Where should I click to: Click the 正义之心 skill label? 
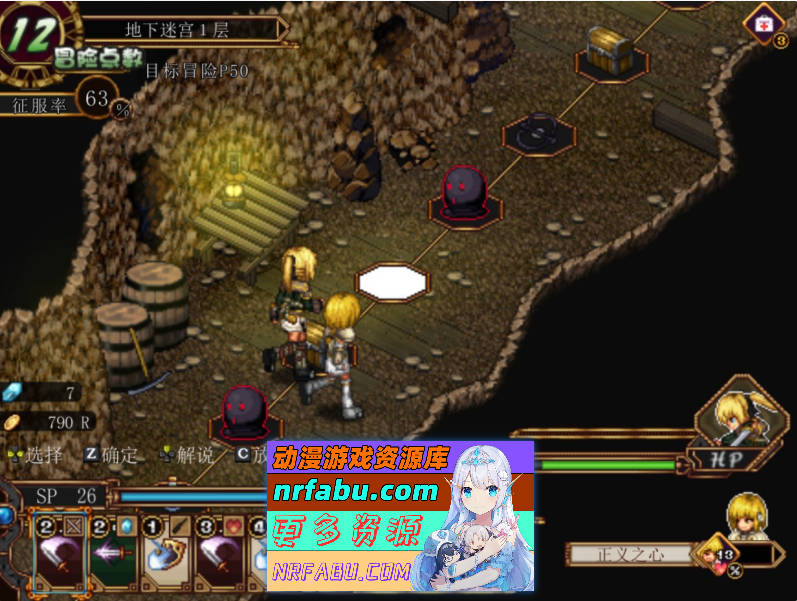point(630,554)
